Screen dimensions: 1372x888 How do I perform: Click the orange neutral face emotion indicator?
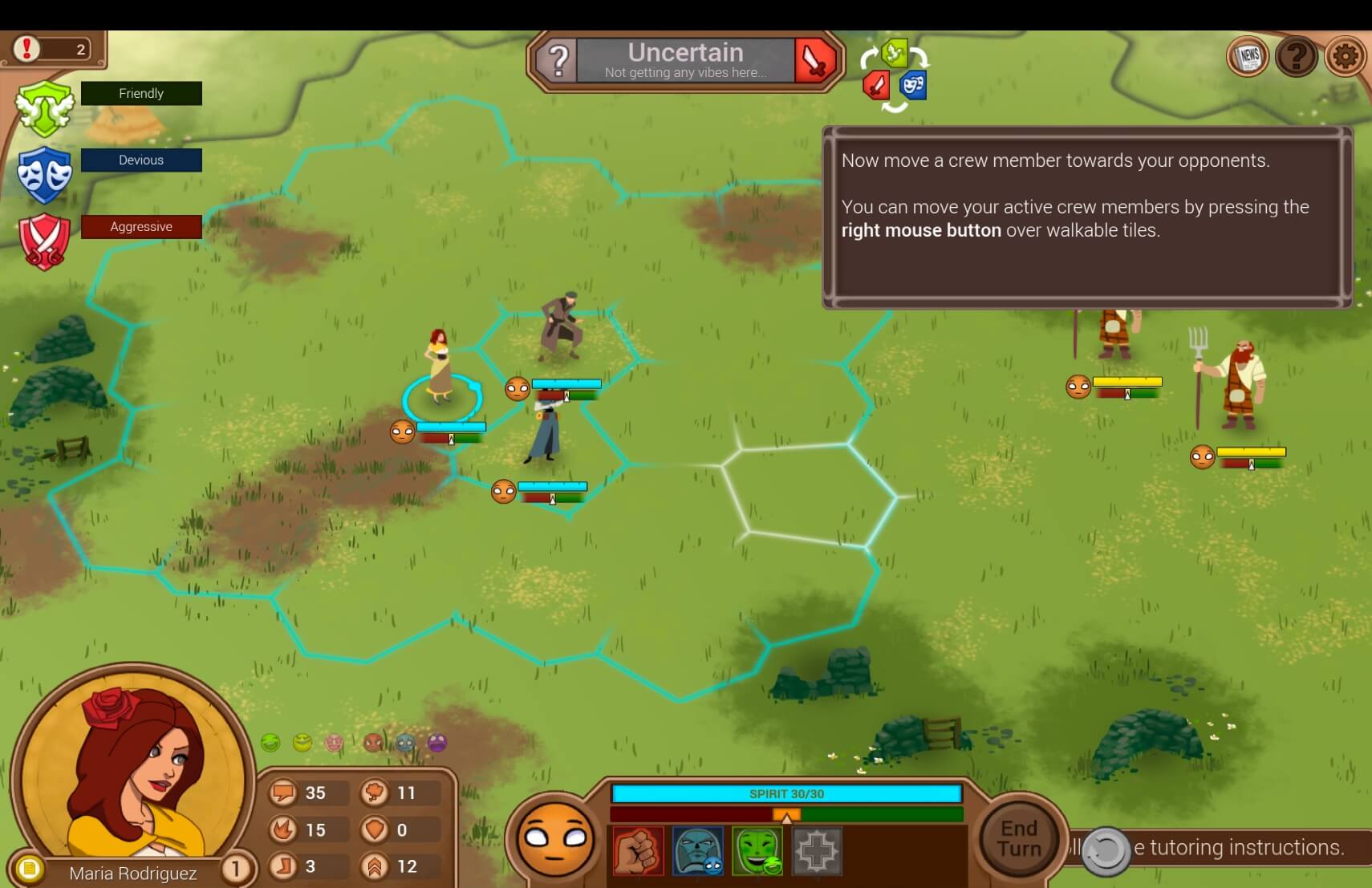point(555,839)
